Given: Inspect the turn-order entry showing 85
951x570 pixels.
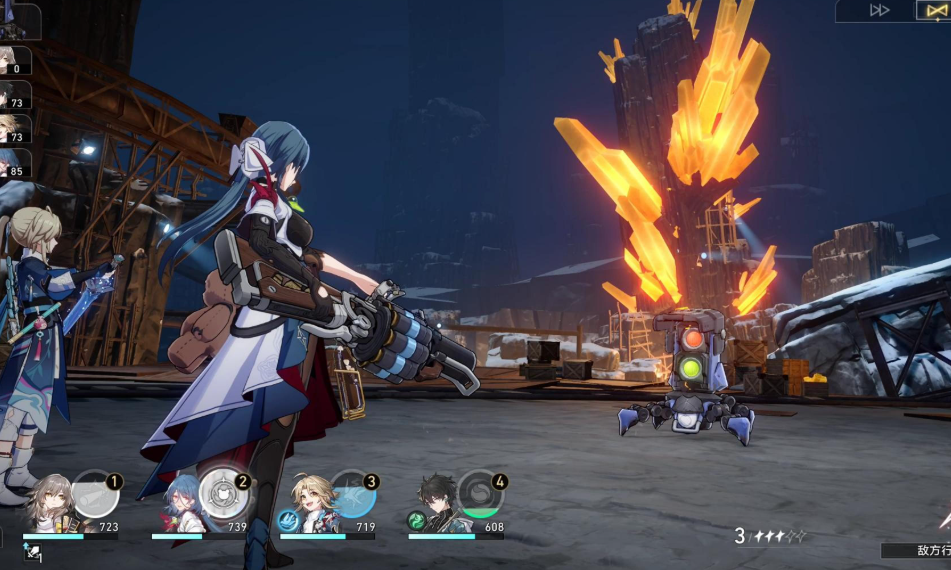Looking at the screenshot, I should (15, 163).
